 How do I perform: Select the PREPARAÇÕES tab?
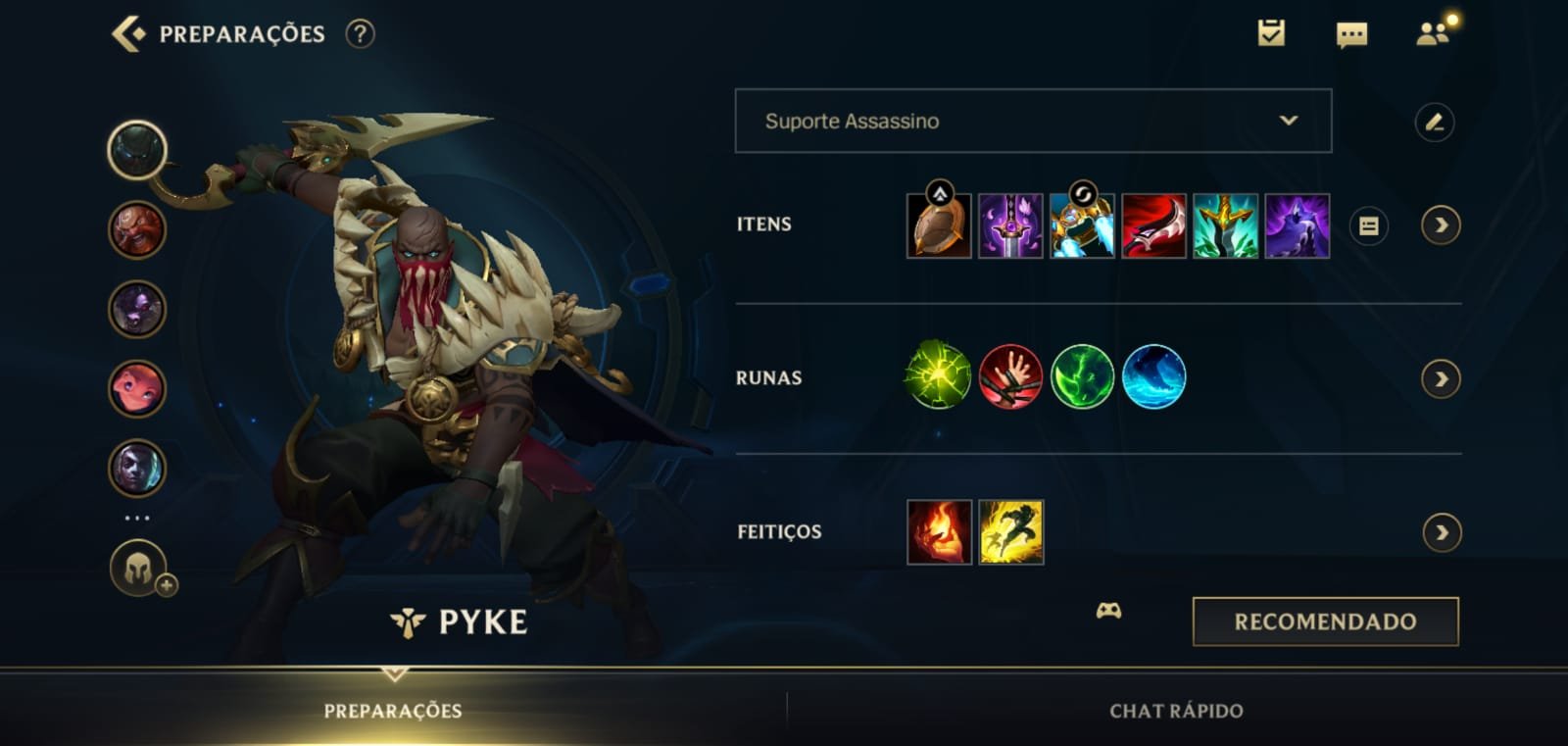[396, 713]
